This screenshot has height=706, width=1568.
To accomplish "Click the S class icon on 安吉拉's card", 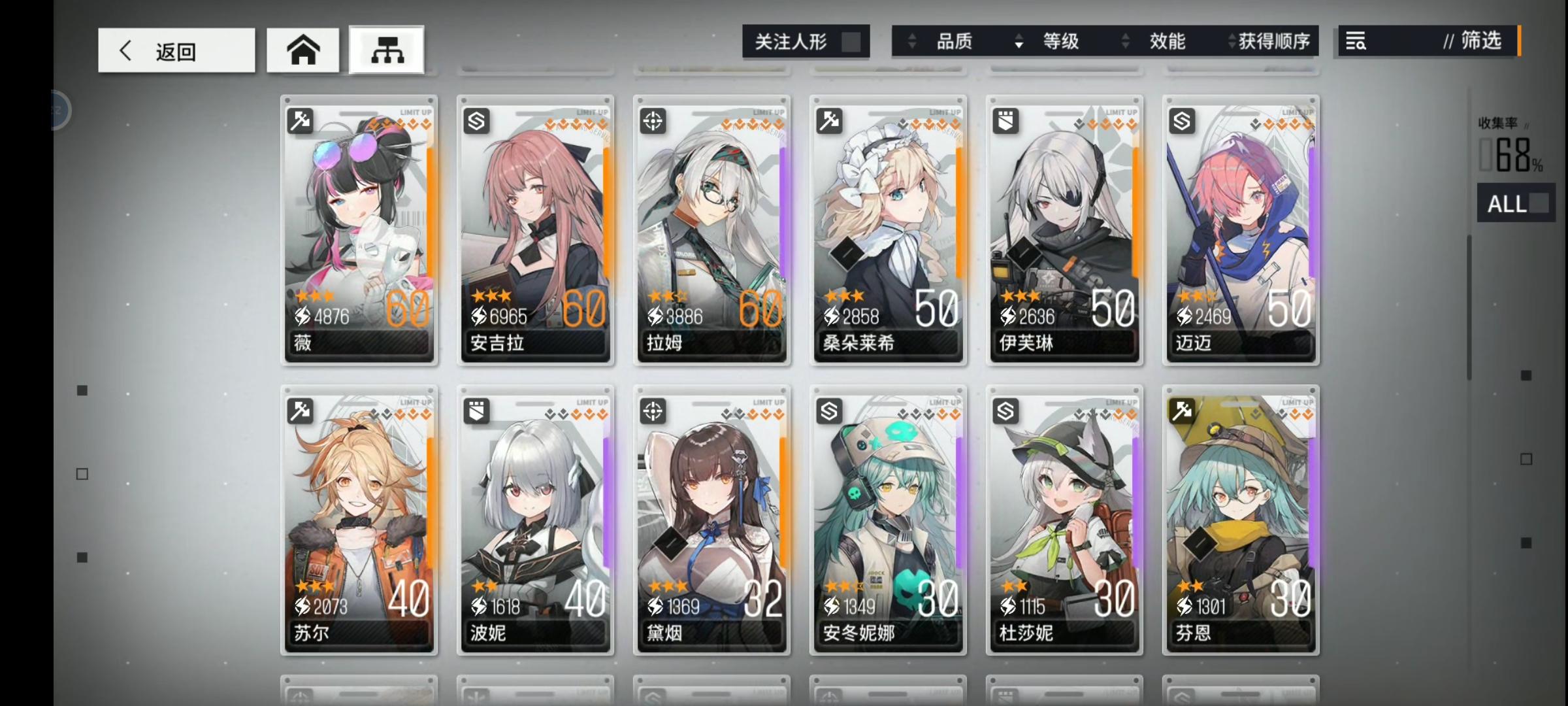I will click(x=476, y=121).
